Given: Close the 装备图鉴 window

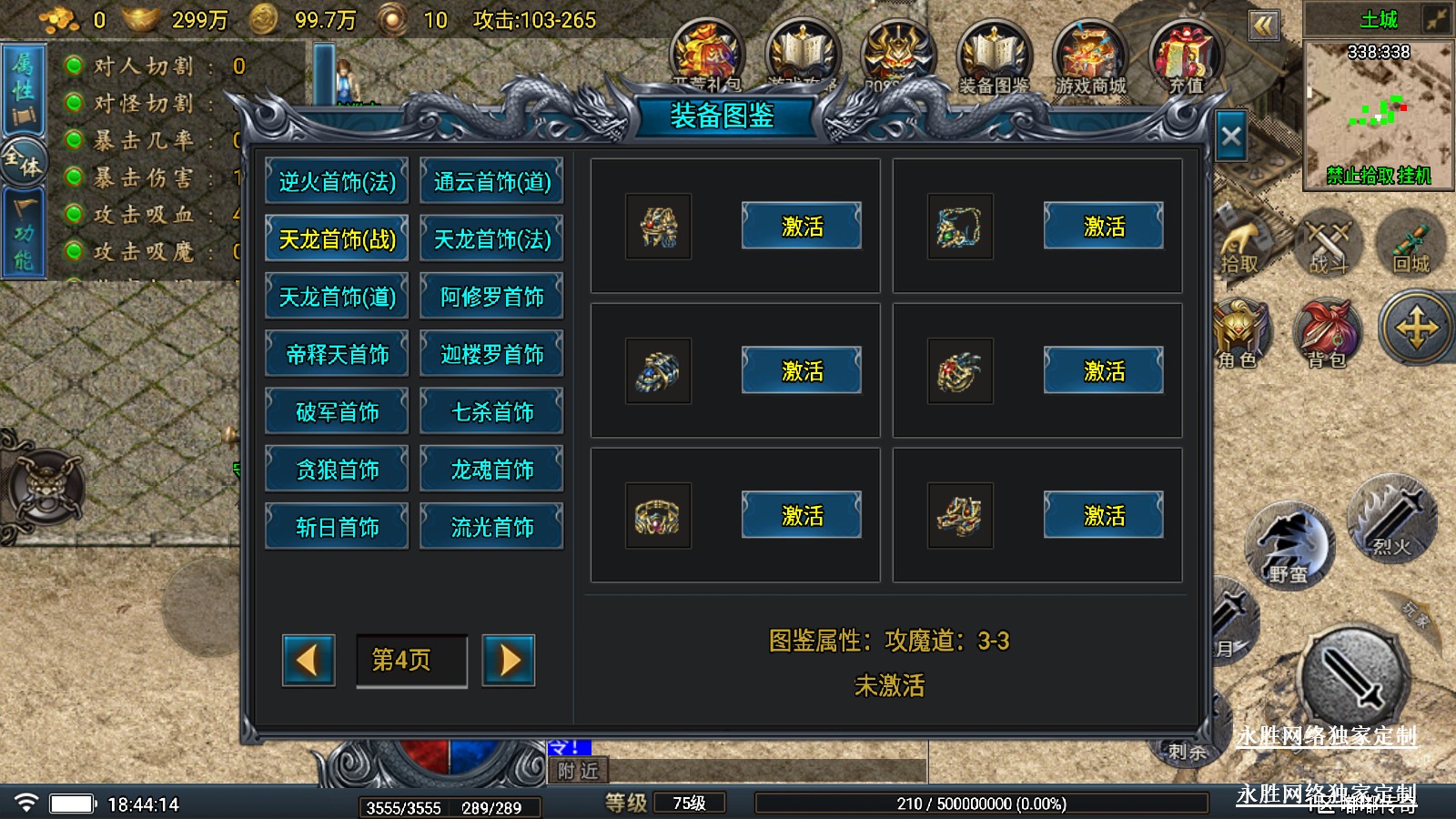Looking at the screenshot, I should 1231,136.
